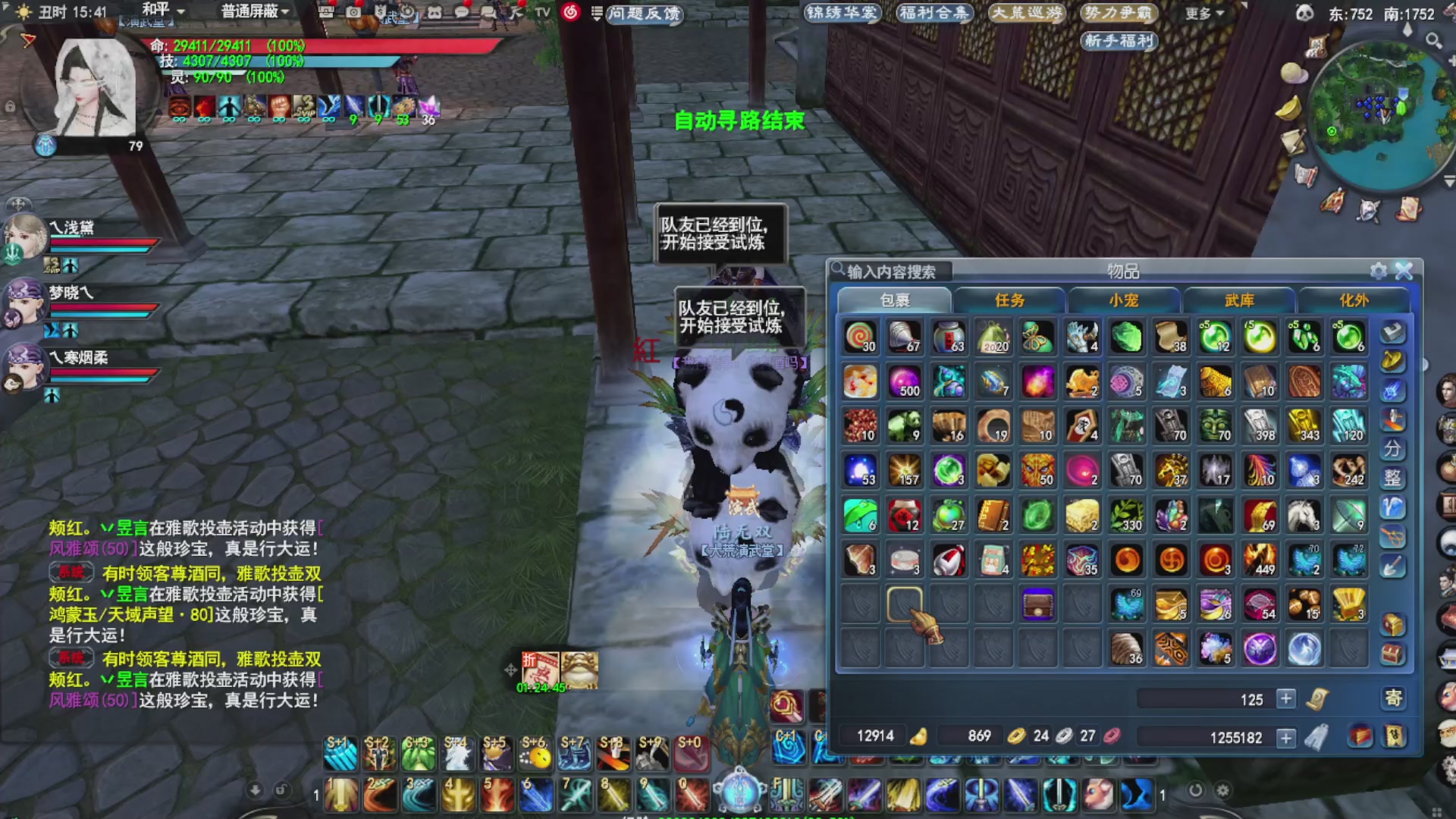This screenshot has height=819, width=1456.
Task: Expand the 更多 dropdown
Action: pos(1204,14)
